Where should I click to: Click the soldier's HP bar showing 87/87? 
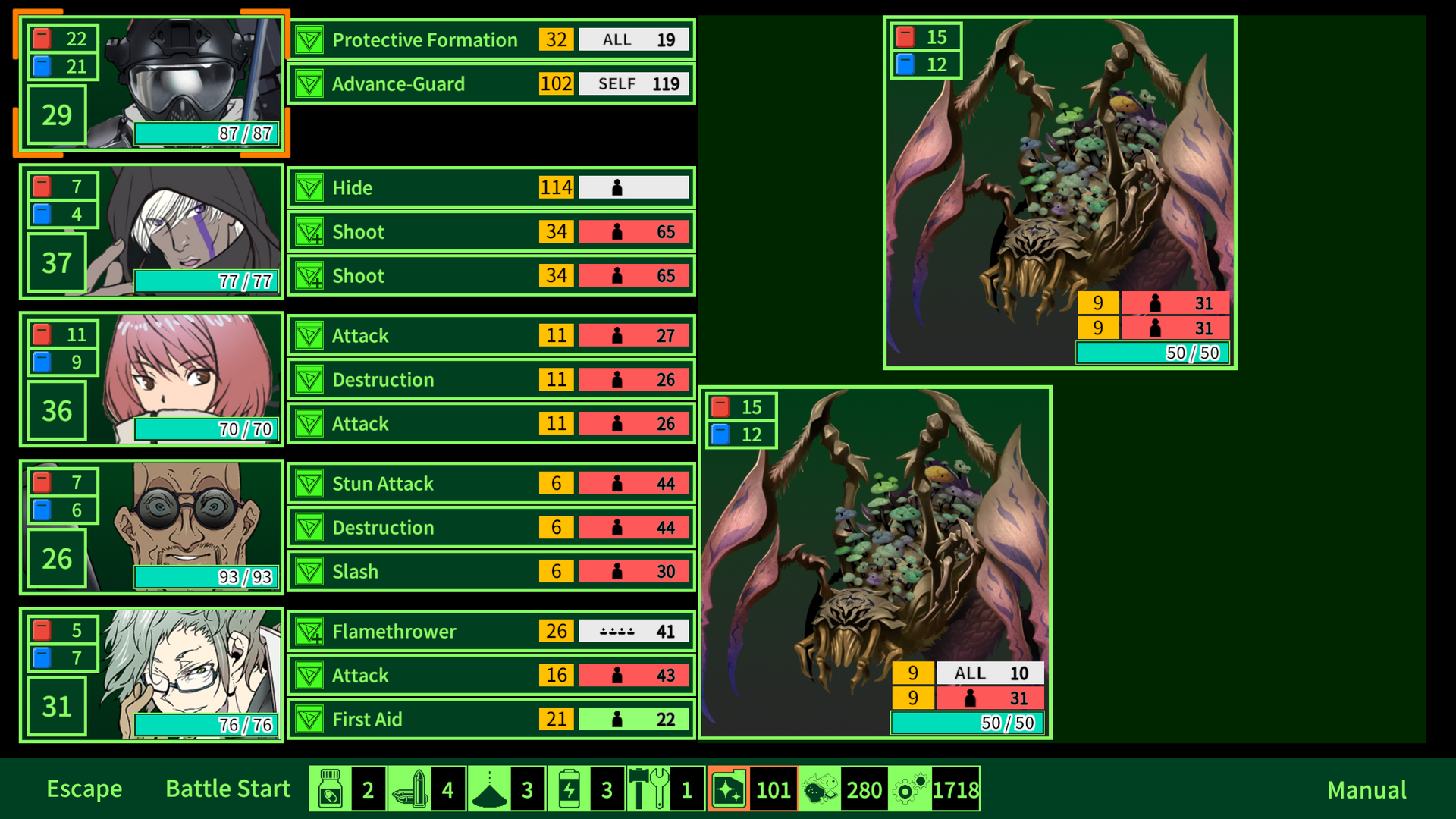pos(206,133)
